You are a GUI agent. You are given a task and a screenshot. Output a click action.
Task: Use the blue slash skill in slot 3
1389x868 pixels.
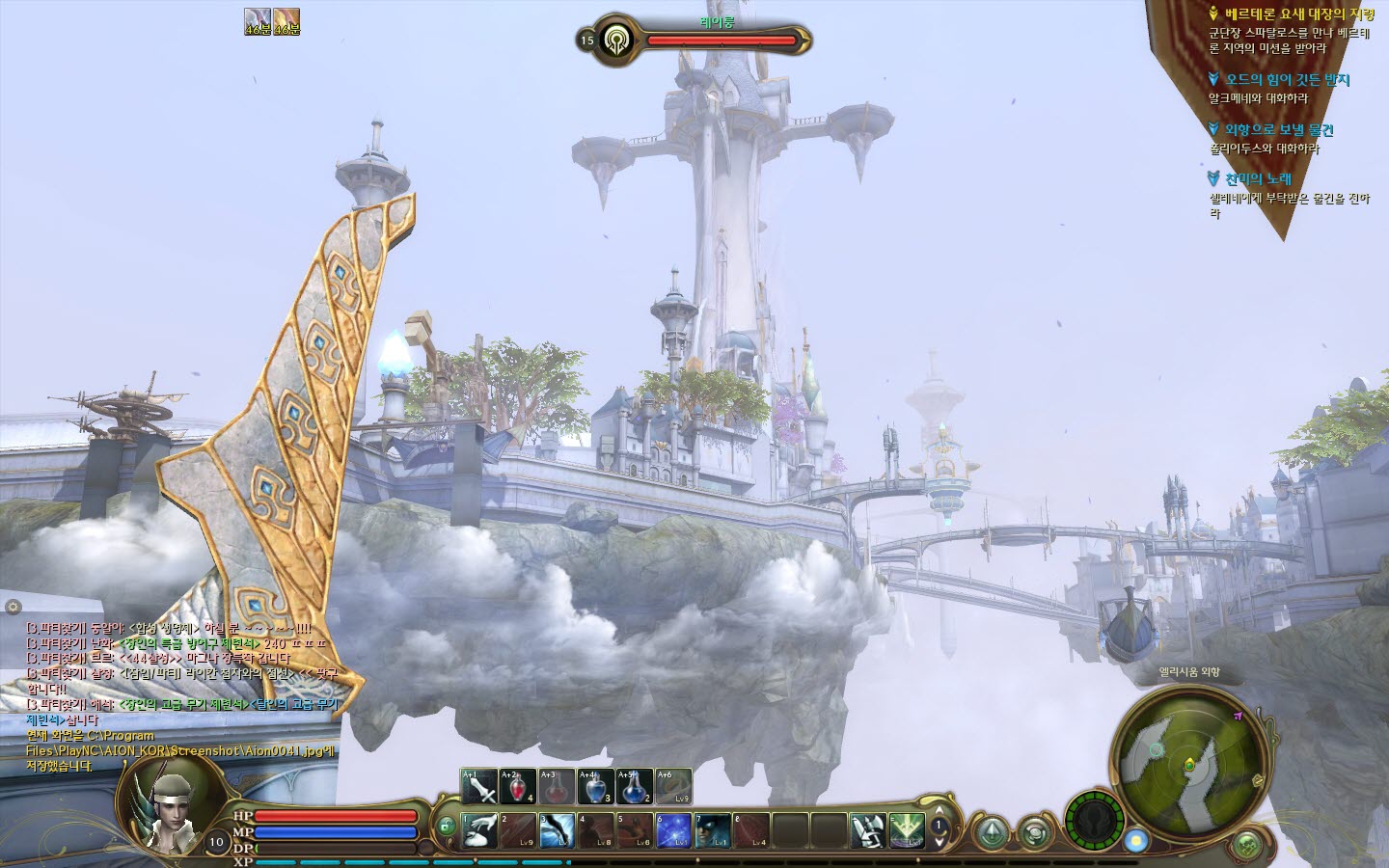[557, 830]
